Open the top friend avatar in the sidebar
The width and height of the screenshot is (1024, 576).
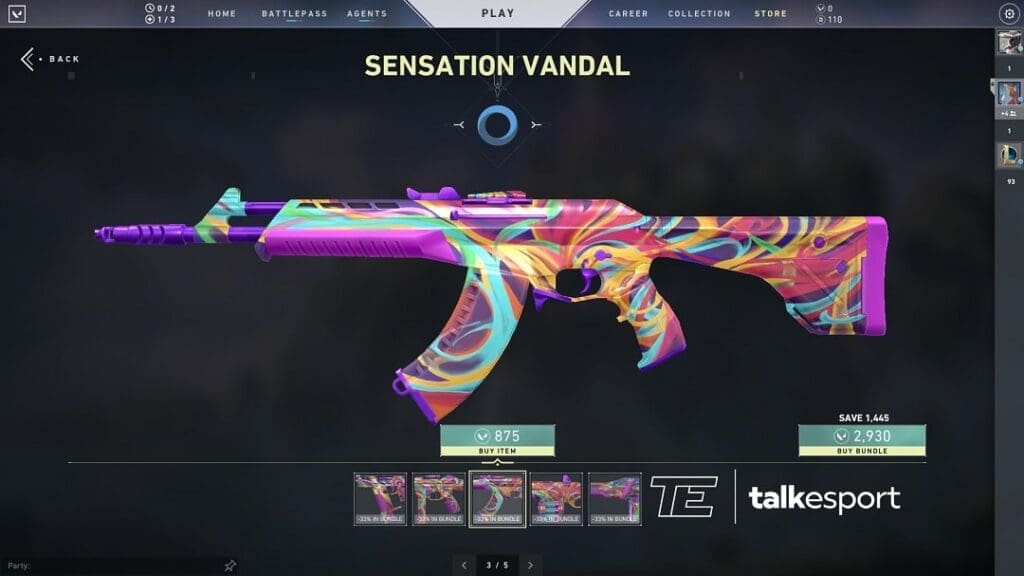pyautogui.click(x=1007, y=43)
